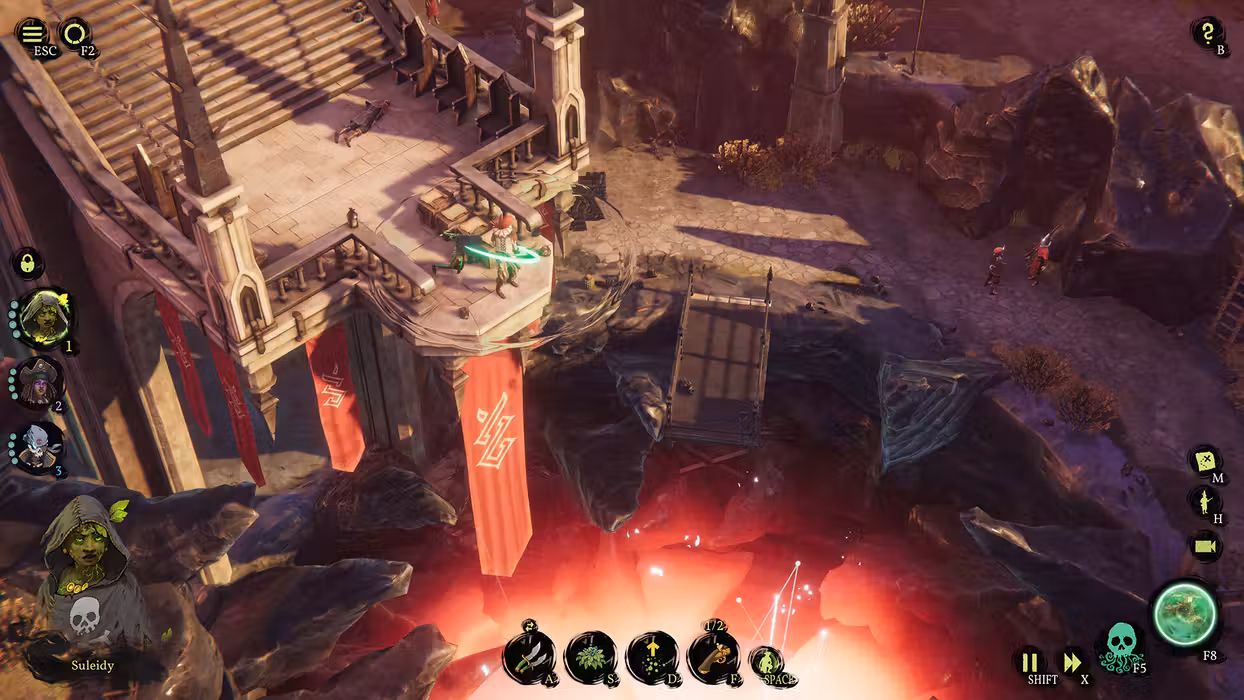This screenshot has width=1244, height=700.
Task: Open the help question mark button
Action: click(x=1207, y=33)
